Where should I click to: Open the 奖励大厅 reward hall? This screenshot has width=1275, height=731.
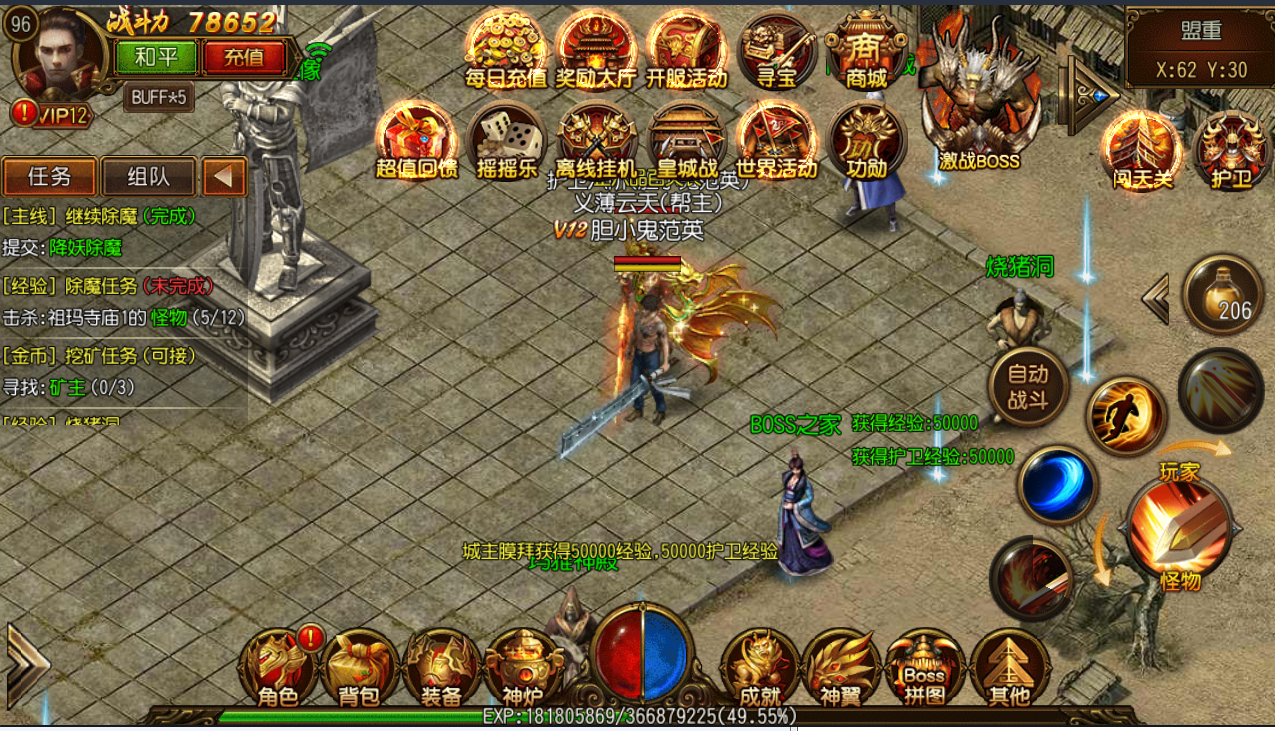pos(595,50)
